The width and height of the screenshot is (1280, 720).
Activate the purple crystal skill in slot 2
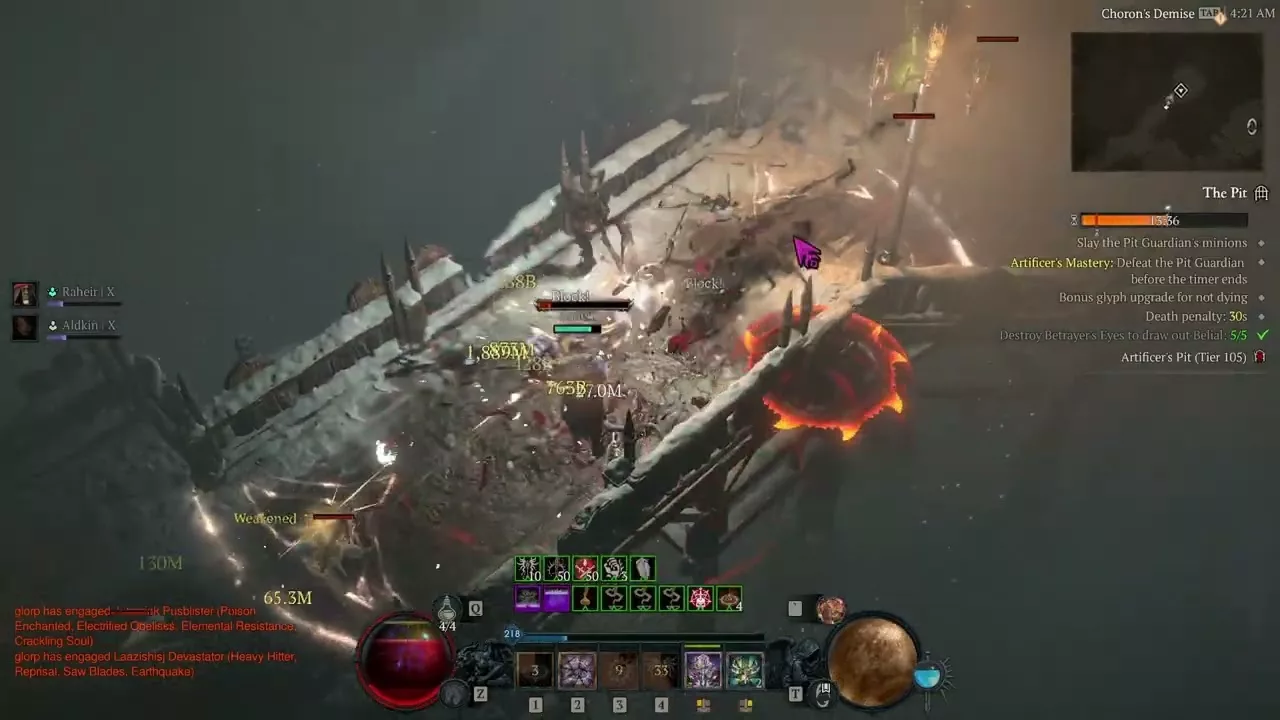[x=577, y=670]
